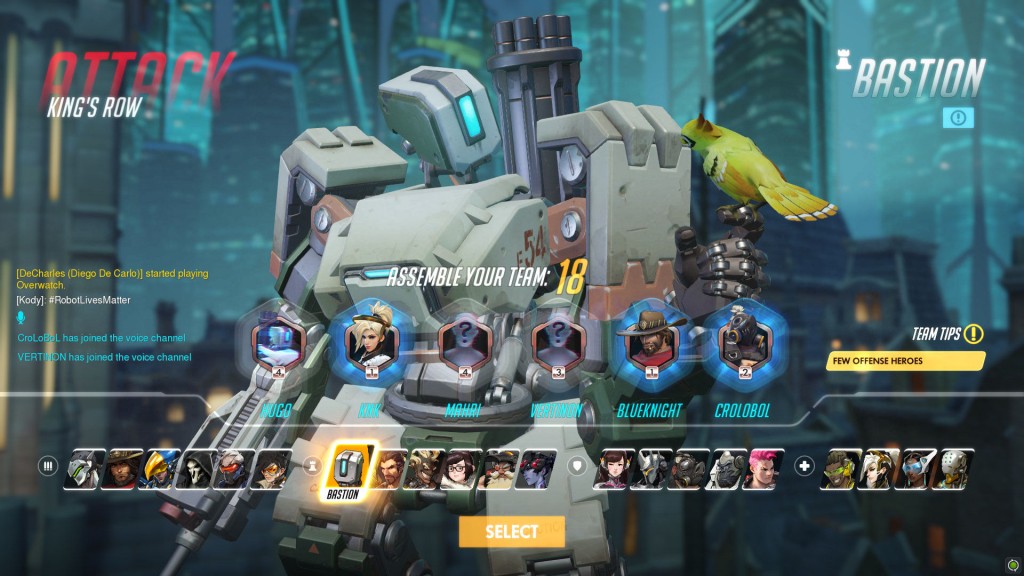Pick Genji from the hero roster
This screenshot has height=576, width=1024.
[83, 468]
